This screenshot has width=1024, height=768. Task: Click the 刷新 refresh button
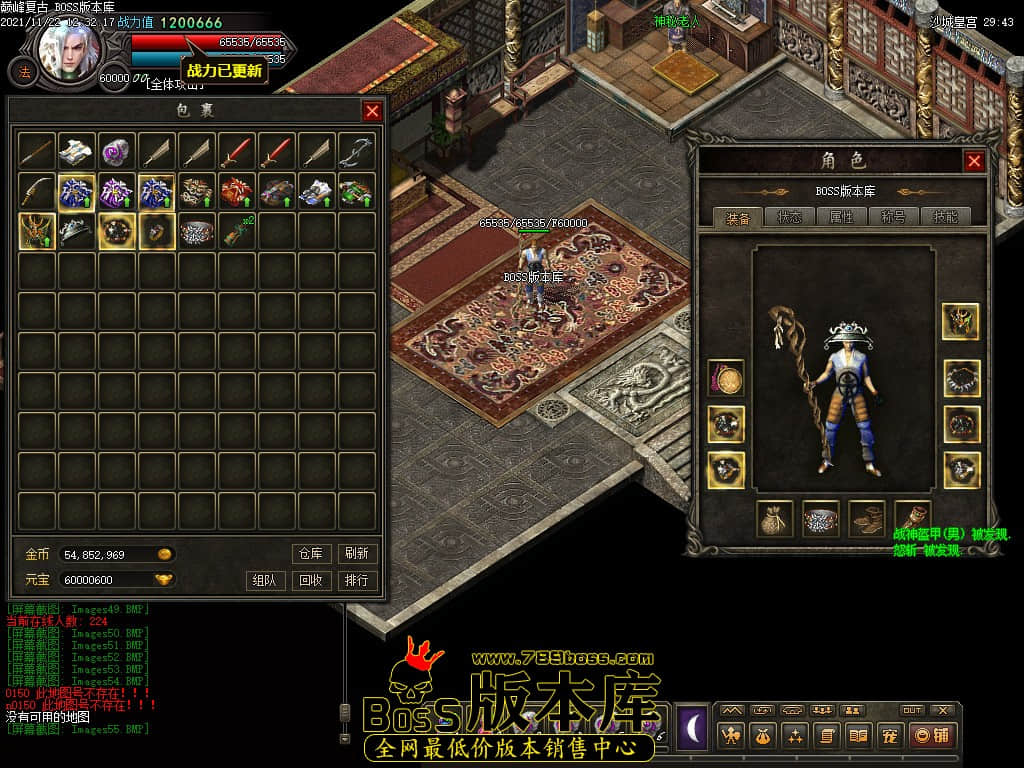click(357, 553)
